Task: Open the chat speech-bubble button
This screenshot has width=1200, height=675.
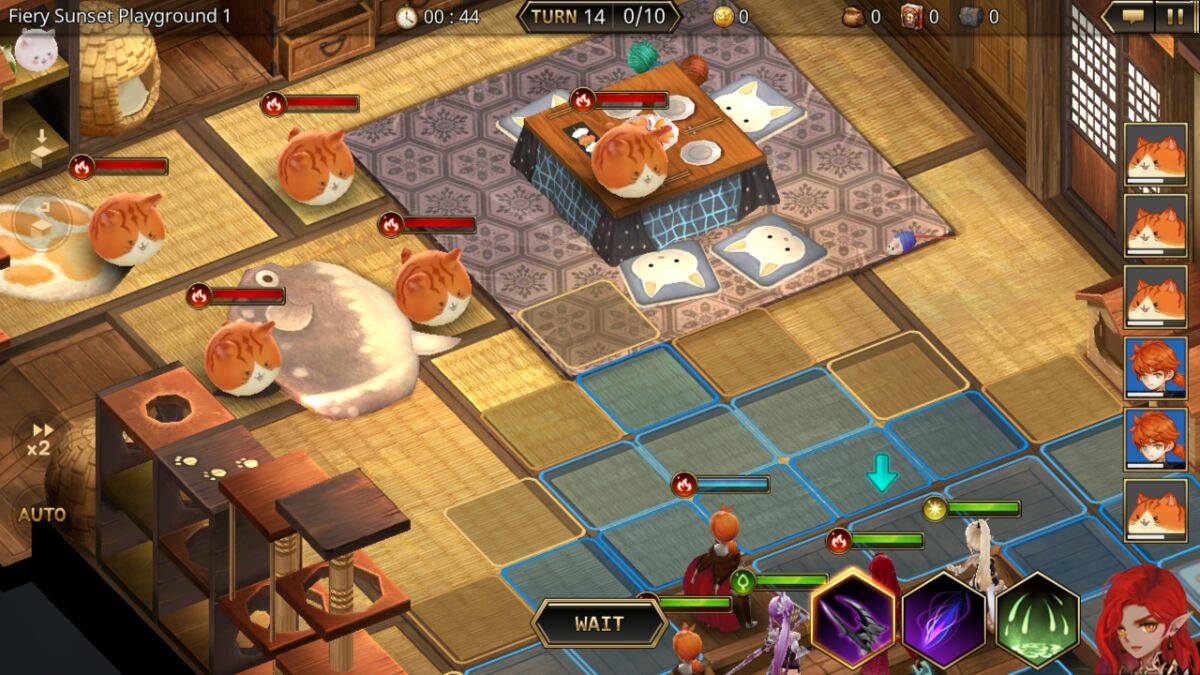Action: (x=1132, y=16)
